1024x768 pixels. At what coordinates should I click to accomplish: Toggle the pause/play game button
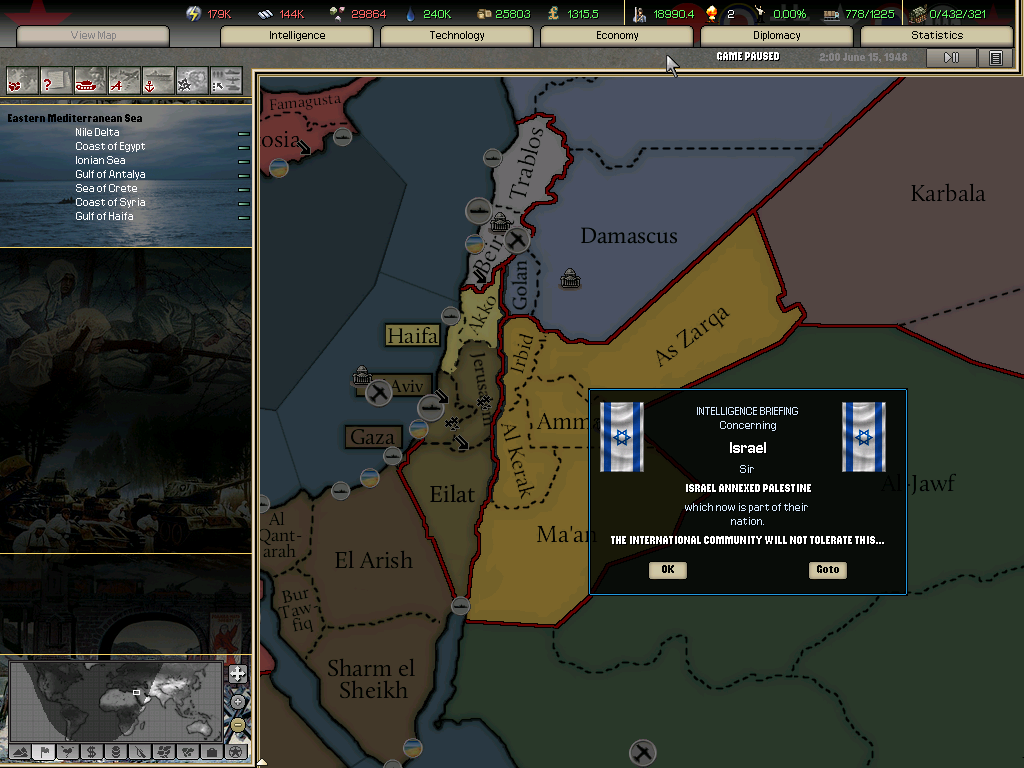coord(951,58)
